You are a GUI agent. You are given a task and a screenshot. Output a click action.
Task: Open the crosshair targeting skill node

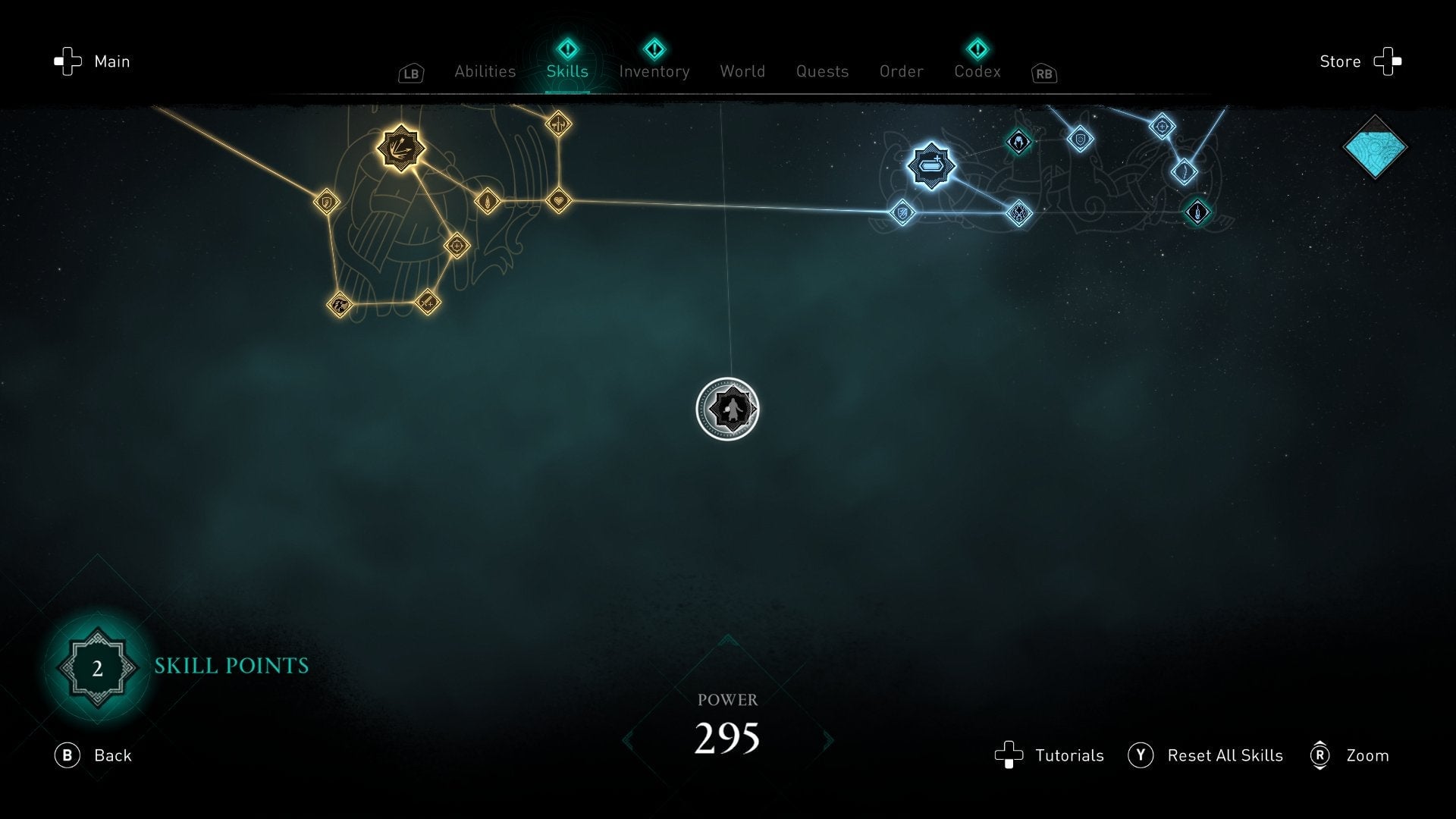[457, 246]
